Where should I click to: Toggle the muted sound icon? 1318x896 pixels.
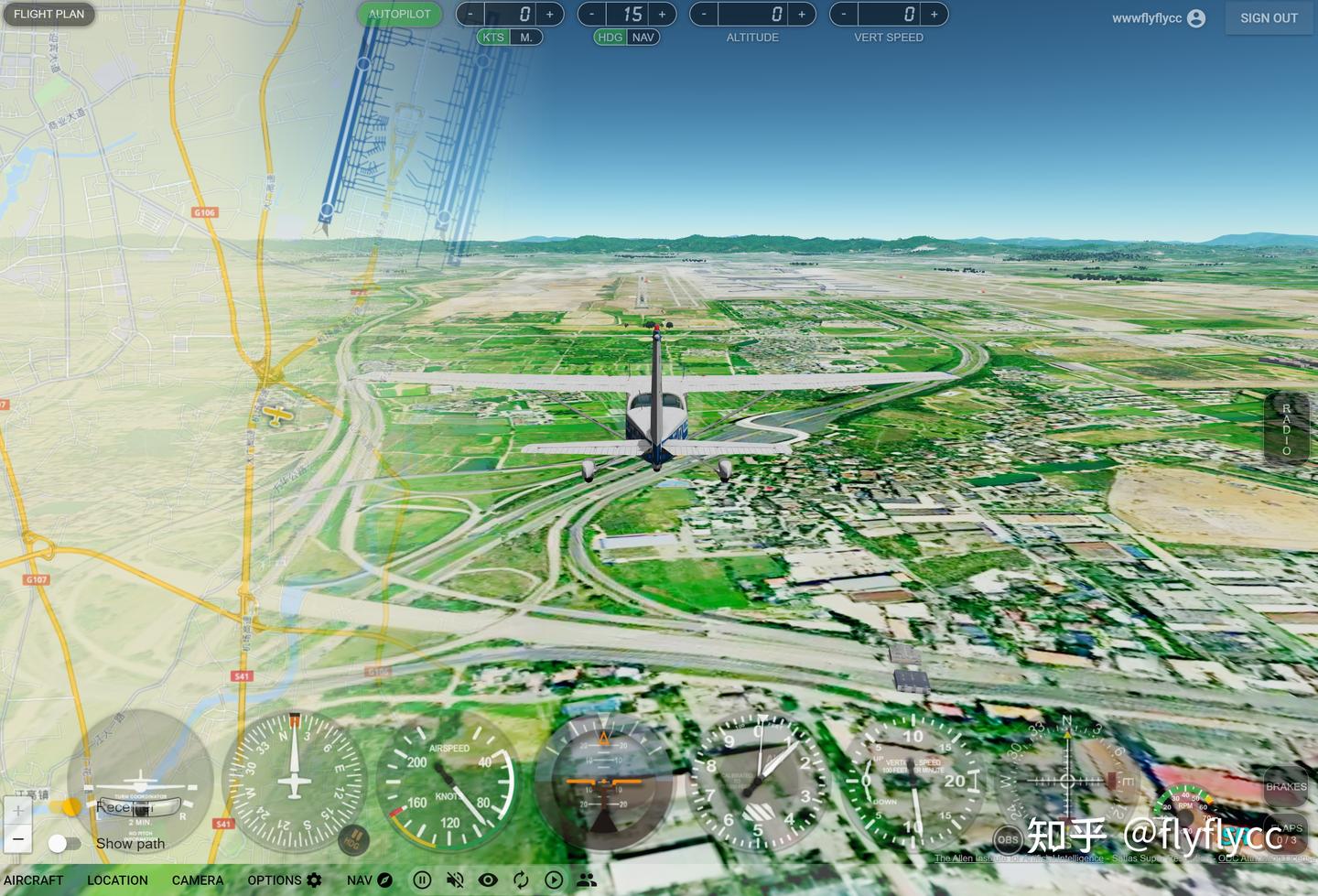[455, 880]
